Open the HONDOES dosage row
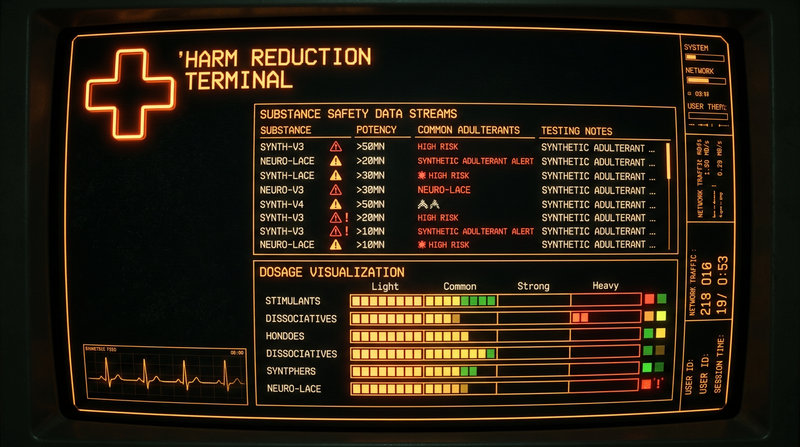This screenshot has height=447, width=800. click(287, 336)
